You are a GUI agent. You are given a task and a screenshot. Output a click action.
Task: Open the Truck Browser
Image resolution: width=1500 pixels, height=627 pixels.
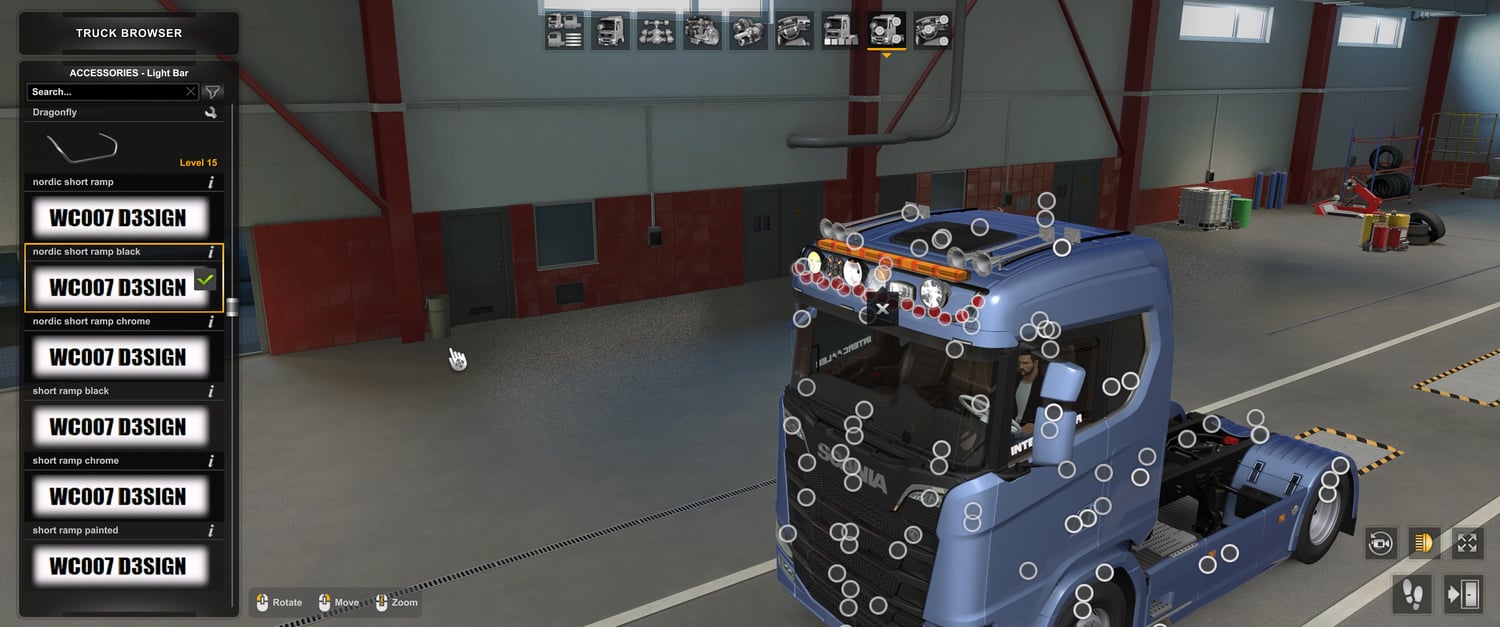pos(129,33)
